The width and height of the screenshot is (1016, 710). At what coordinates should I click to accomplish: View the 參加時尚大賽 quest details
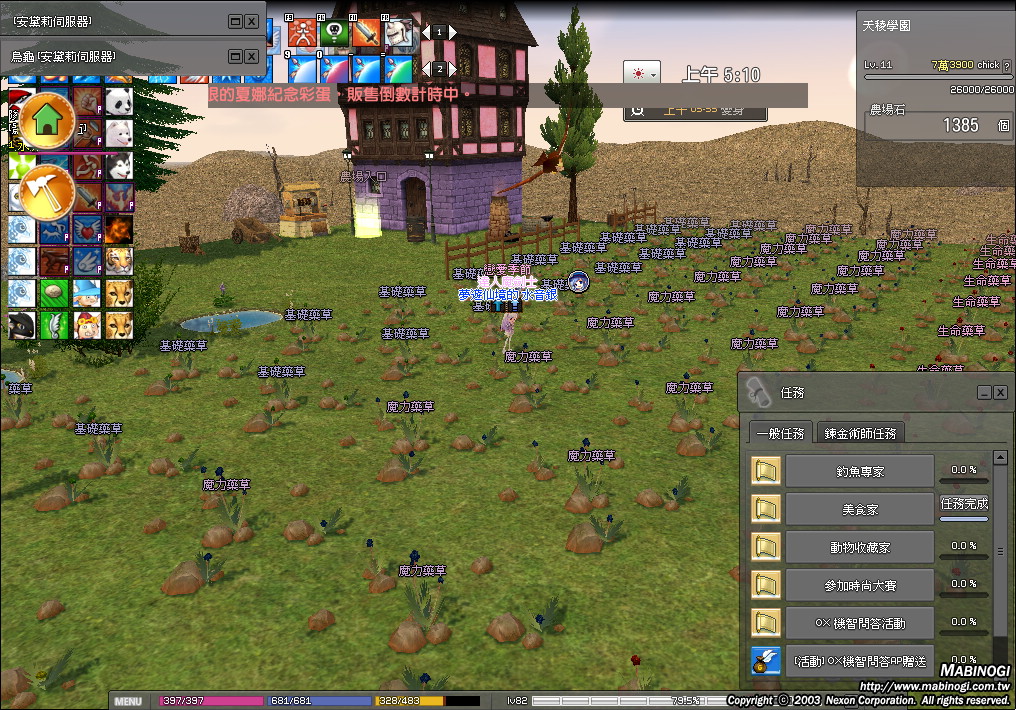pyautogui.click(x=859, y=584)
